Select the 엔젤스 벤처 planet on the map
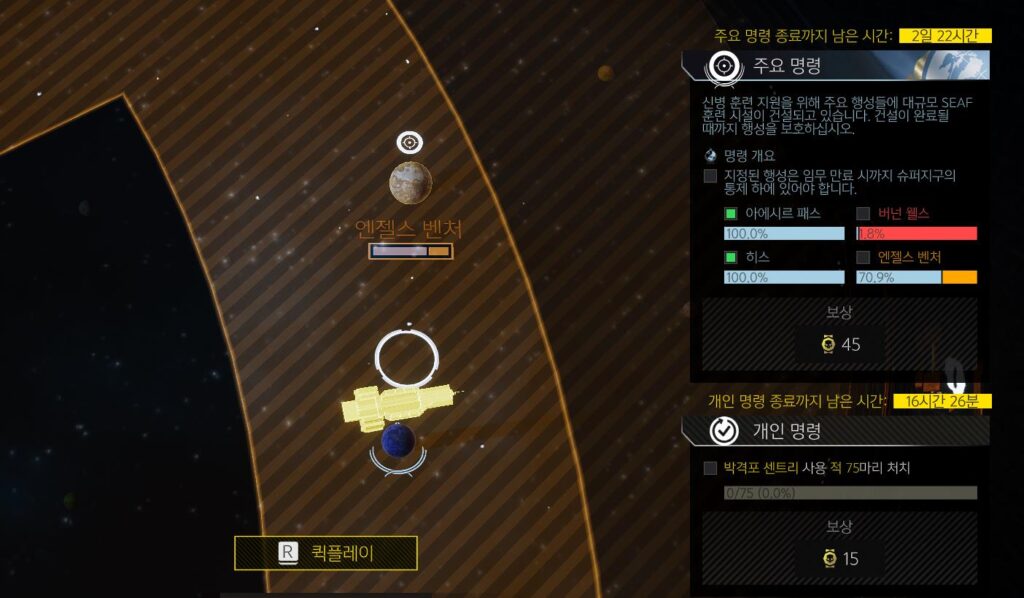Viewport: 1024px width, 598px height. point(410,182)
